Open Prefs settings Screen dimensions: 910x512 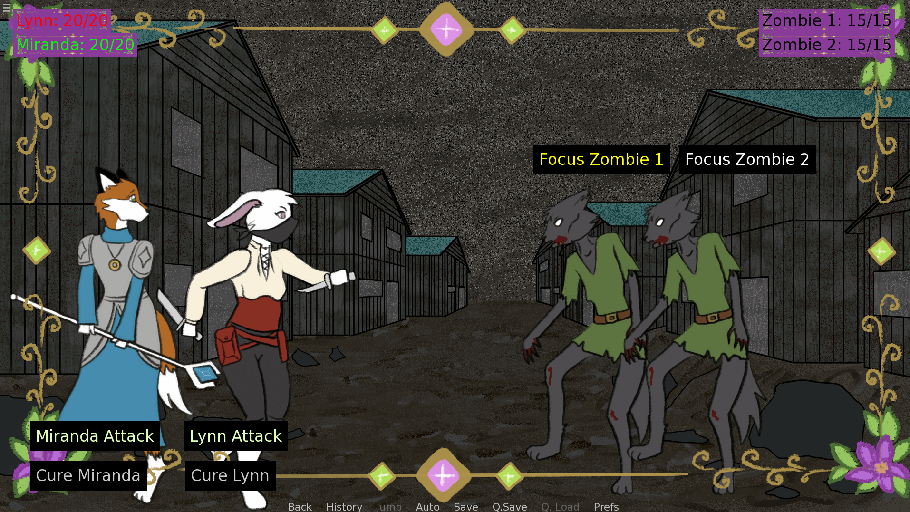click(x=606, y=506)
